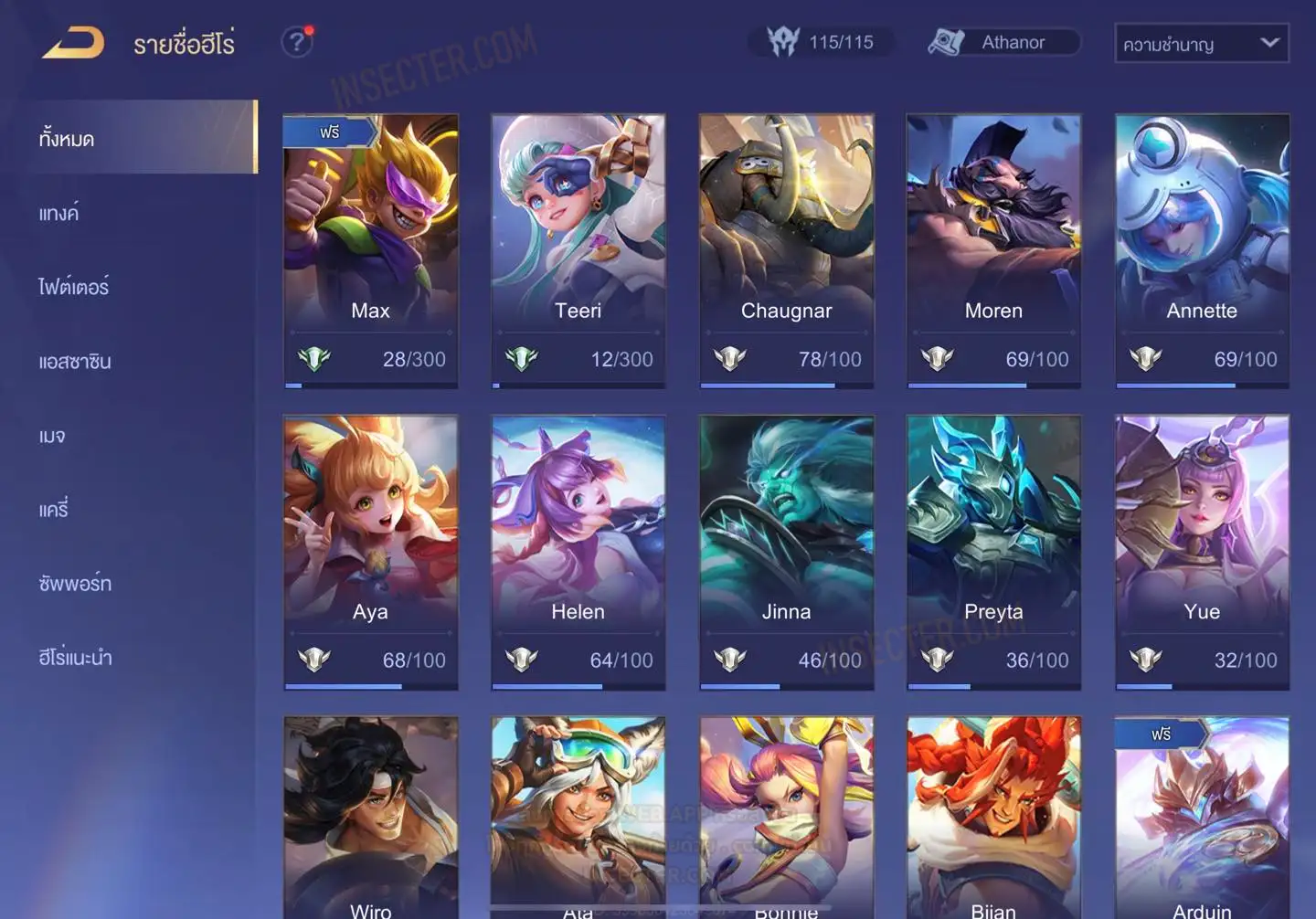Open the ฮีโร่แนะนำ tab
The height and width of the screenshot is (919, 1316).
pyautogui.click(x=75, y=658)
